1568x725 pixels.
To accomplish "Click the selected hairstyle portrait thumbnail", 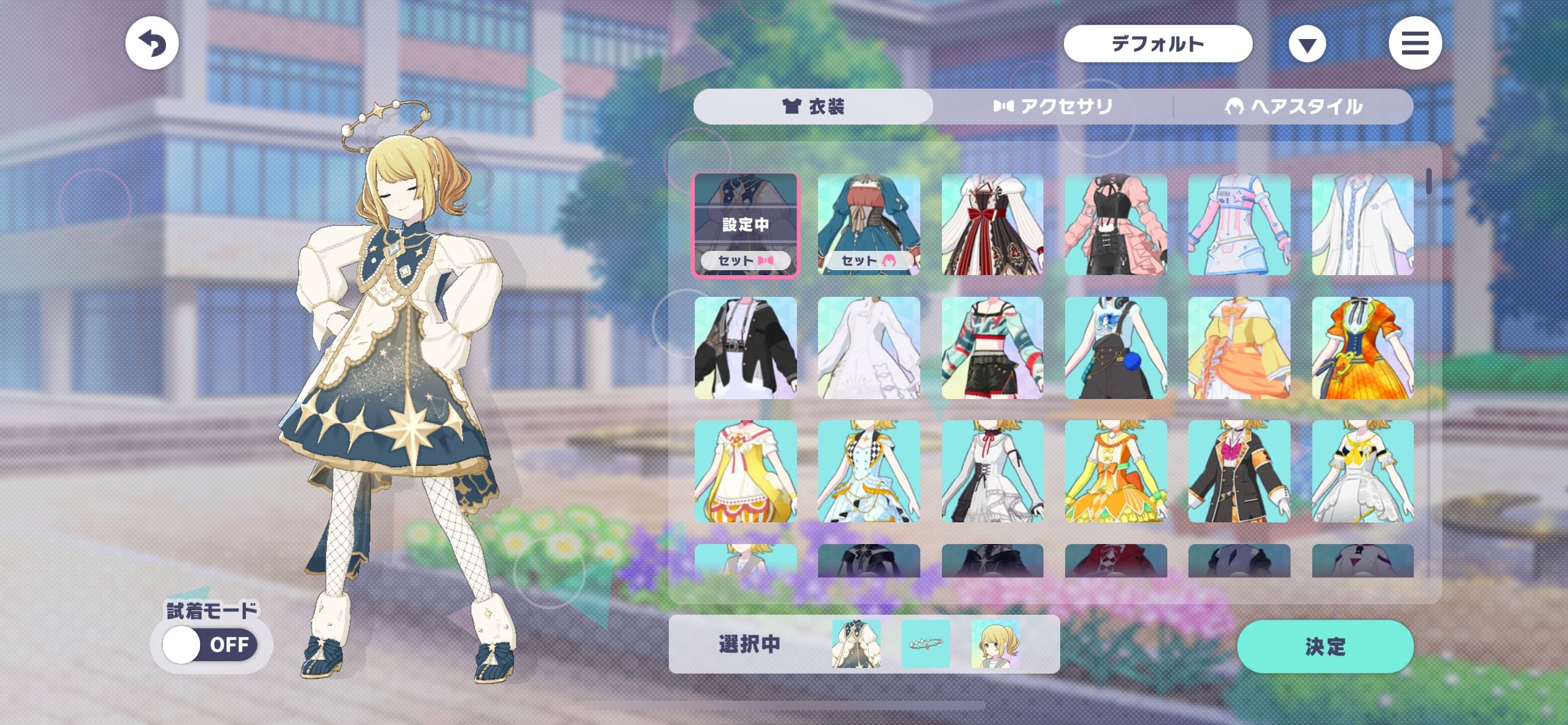I will [x=995, y=644].
